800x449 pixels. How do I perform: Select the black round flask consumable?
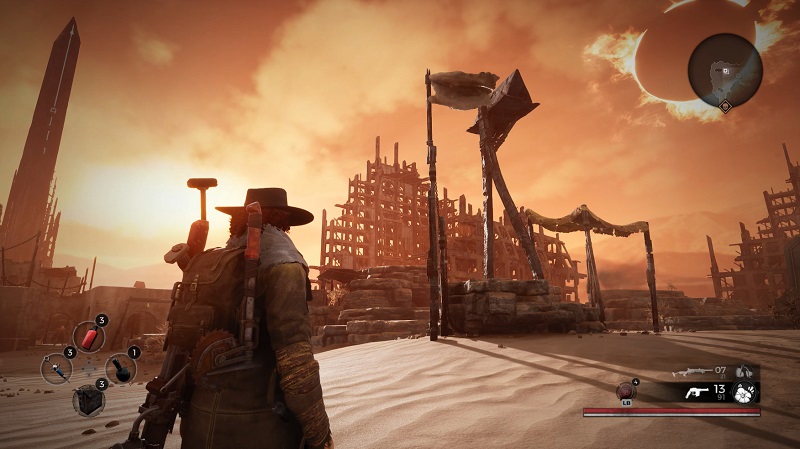tap(120, 369)
